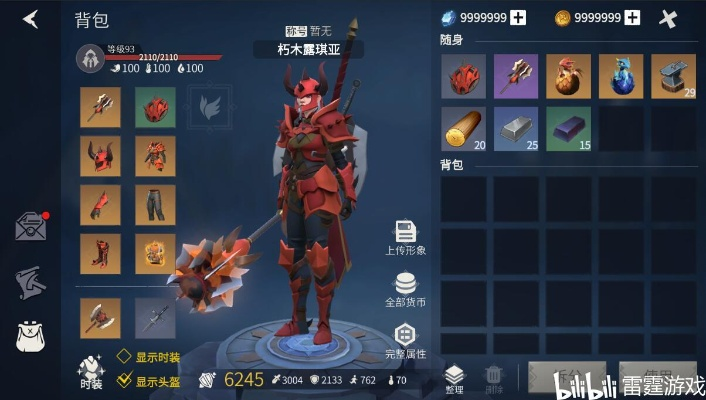This screenshot has width=706, height=400.
Task: Go back using the top-left arrow
Action: click(31, 19)
